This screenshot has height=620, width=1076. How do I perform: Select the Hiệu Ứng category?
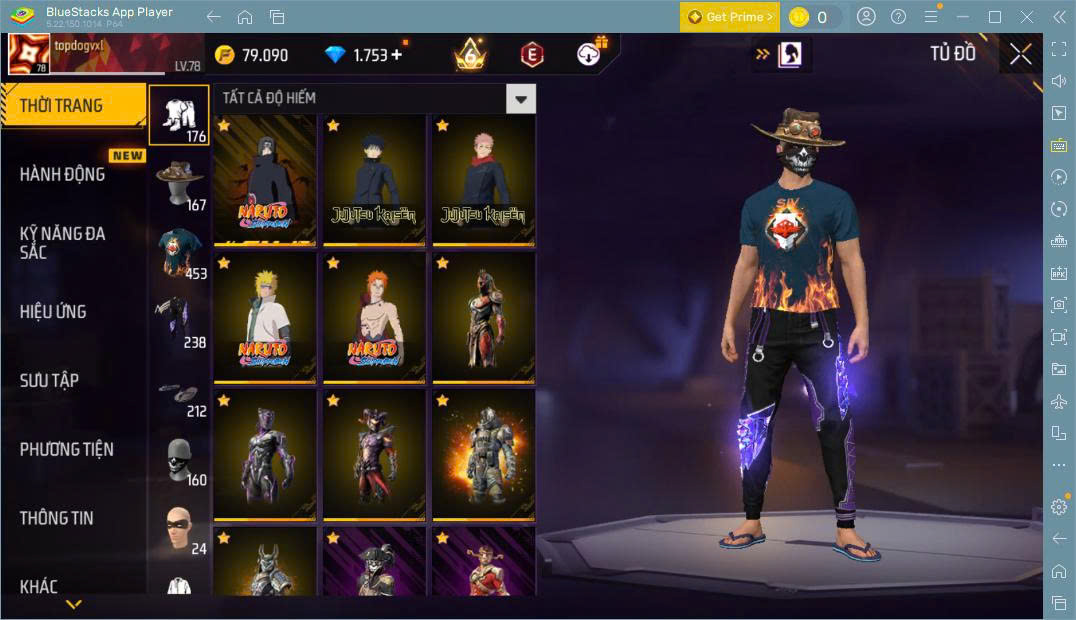53,312
